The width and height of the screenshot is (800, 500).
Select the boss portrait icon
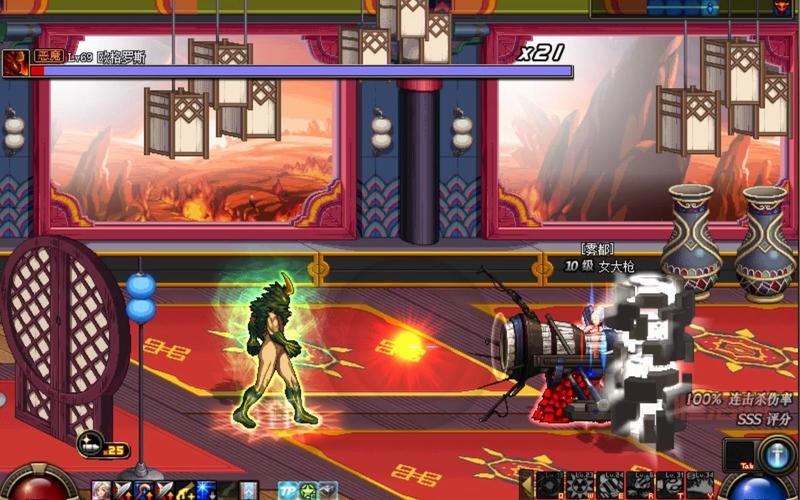pos(15,63)
